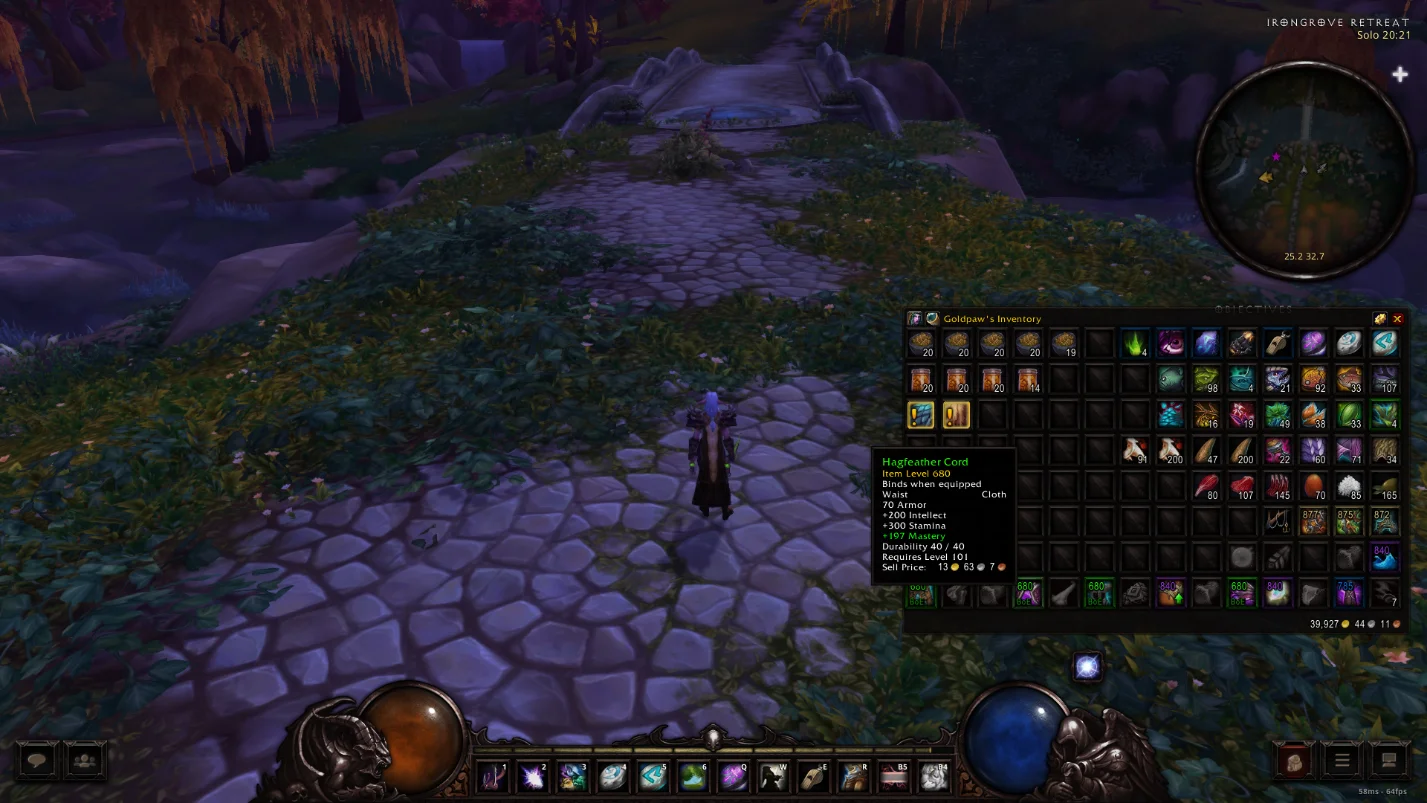Use the whistle bound to the E key
This screenshot has height=803, width=1427.
click(x=813, y=776)
